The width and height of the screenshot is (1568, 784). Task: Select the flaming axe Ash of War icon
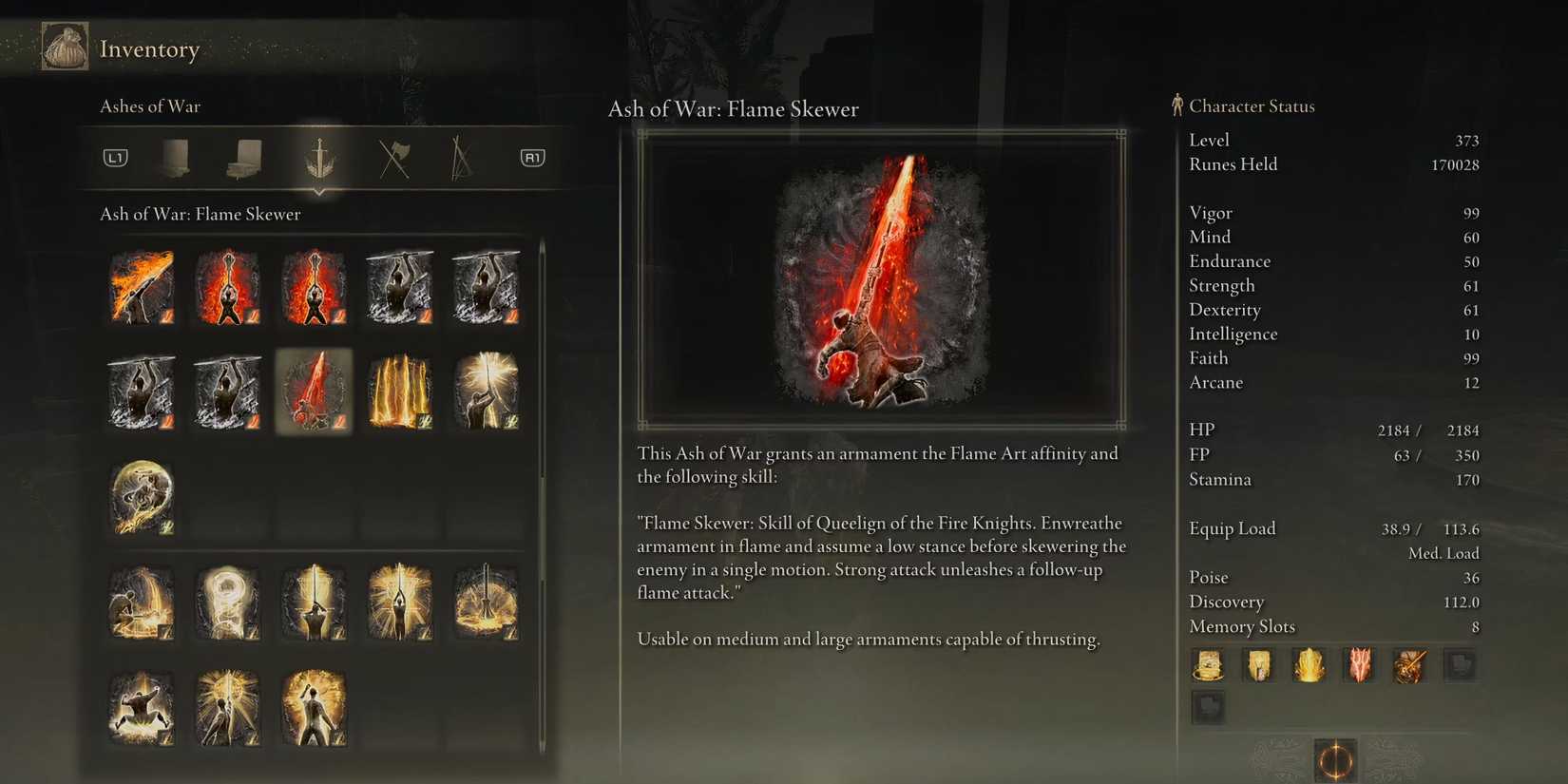click(143, 285)
